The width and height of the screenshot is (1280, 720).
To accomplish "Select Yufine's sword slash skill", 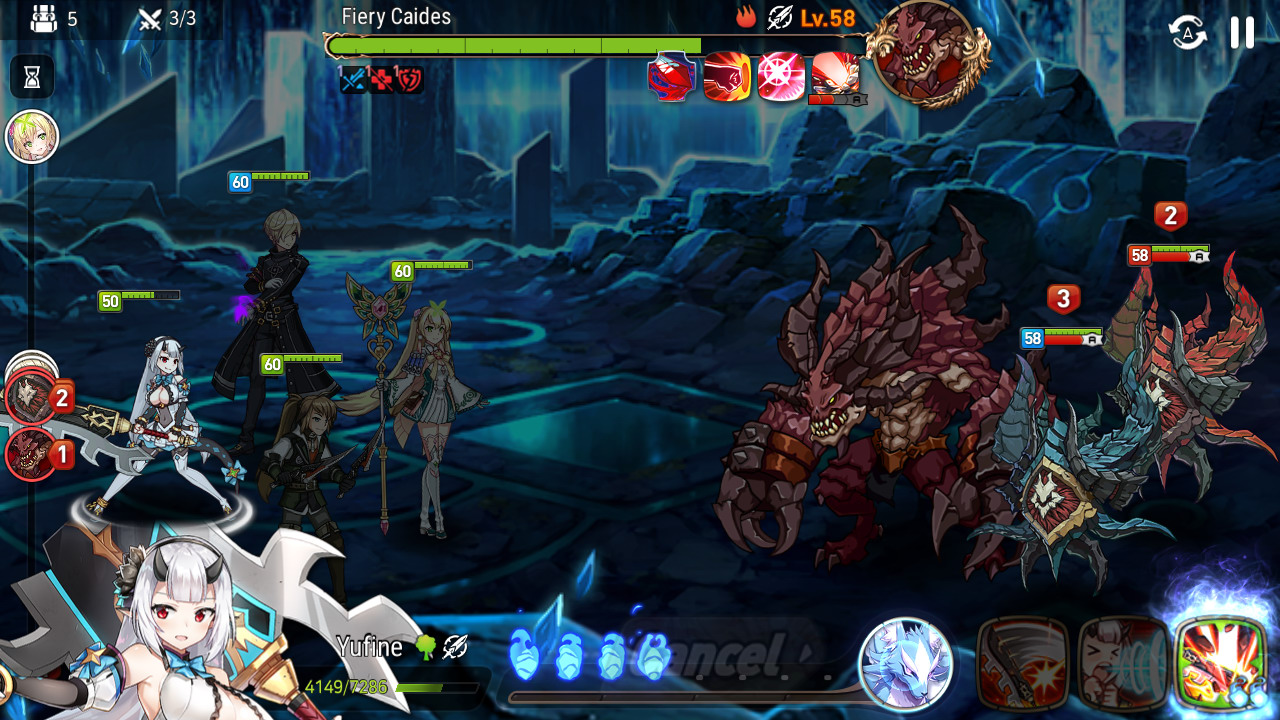I will [1023, 663].
